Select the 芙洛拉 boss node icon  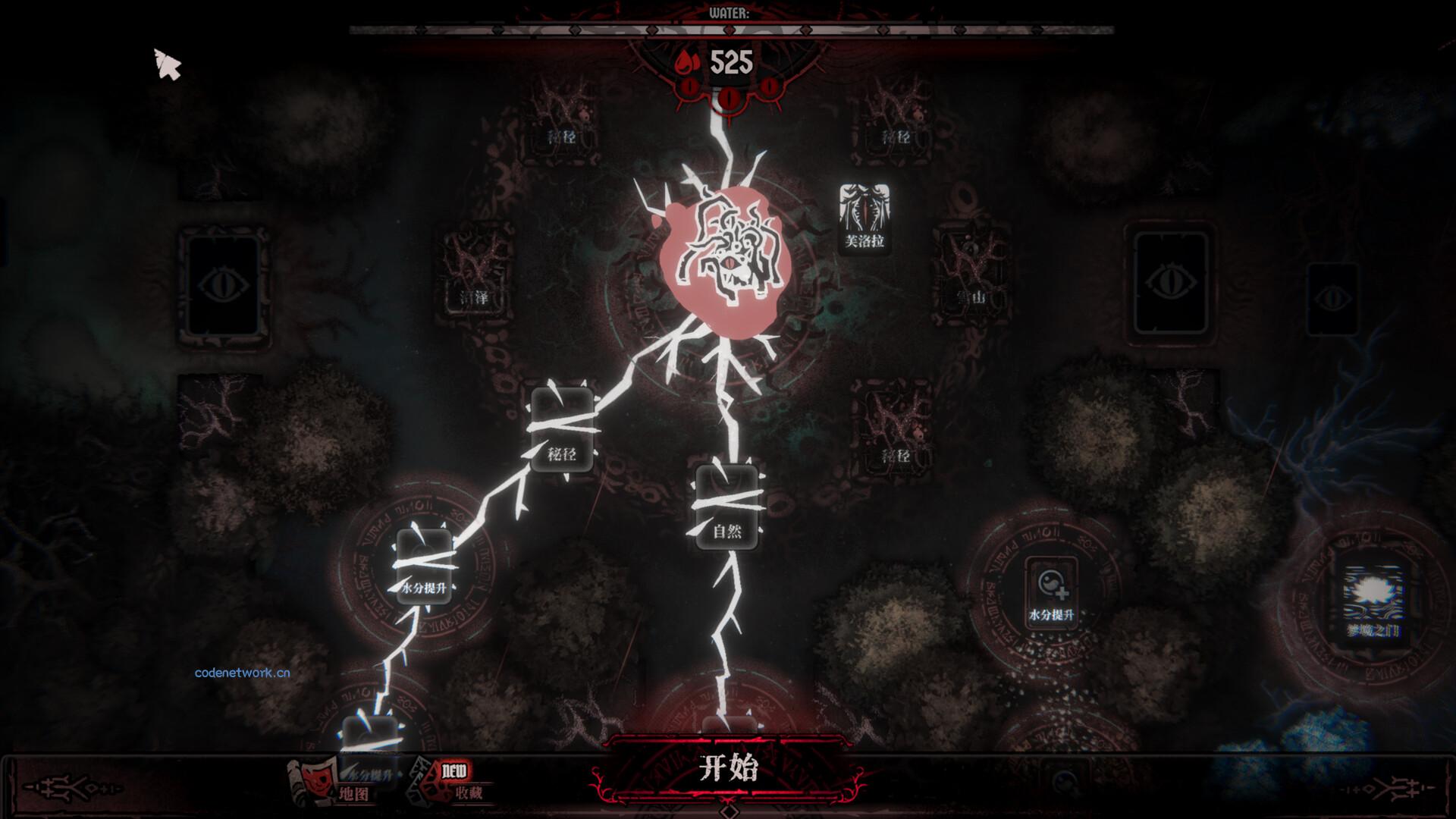point(864,218)
